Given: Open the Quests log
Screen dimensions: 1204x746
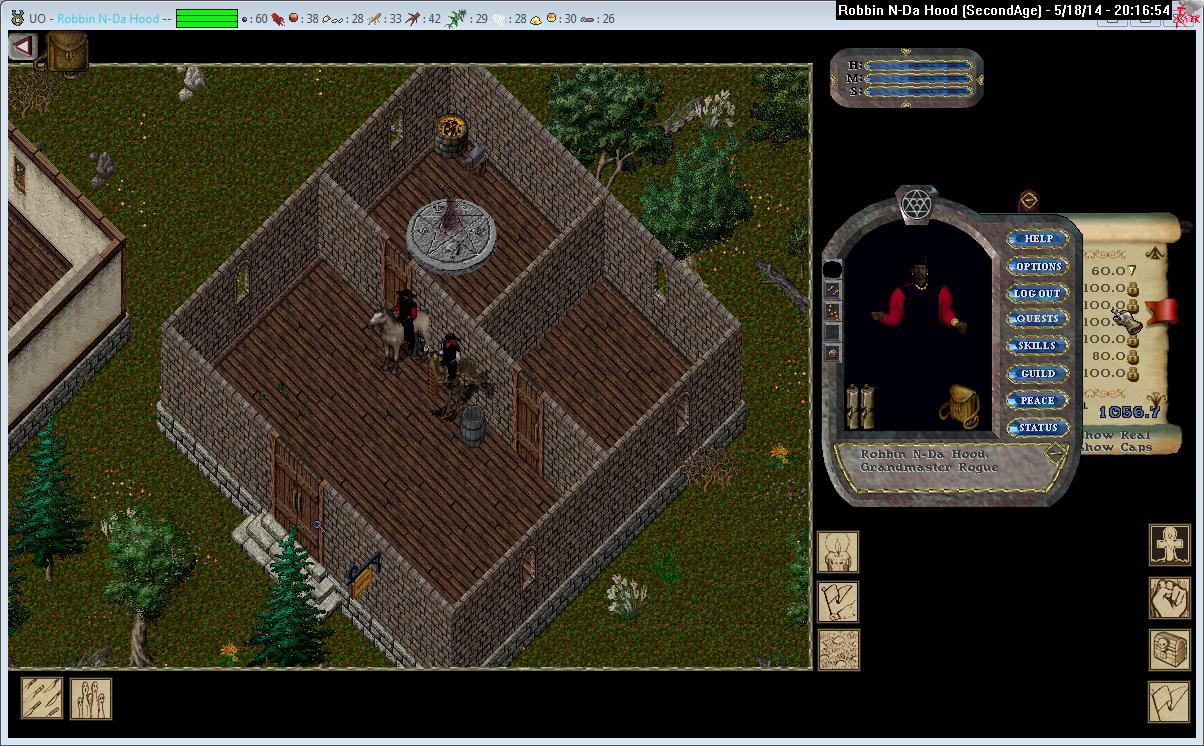Looking at the screenshot, I should click(x=1037, y=319).
